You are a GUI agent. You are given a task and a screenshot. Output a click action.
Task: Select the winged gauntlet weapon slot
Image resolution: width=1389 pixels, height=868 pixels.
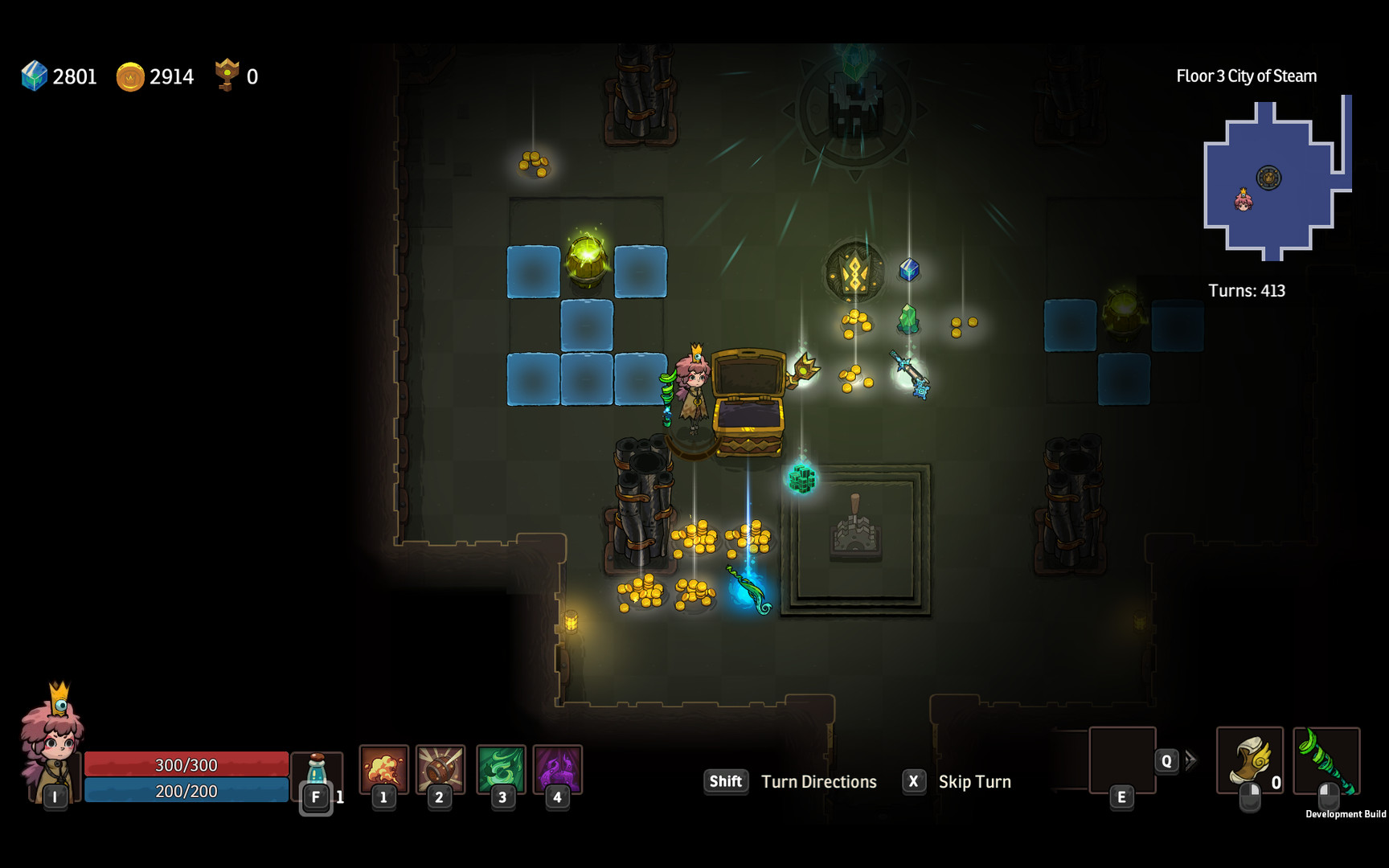point(1249,760)
